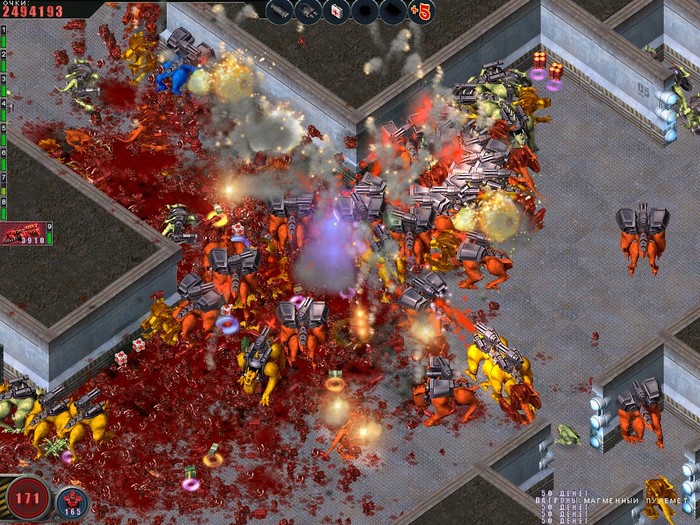Pick weapon slot number 8
The height and width of the screenshot is (525, 700).
click(x=4, y=206)
